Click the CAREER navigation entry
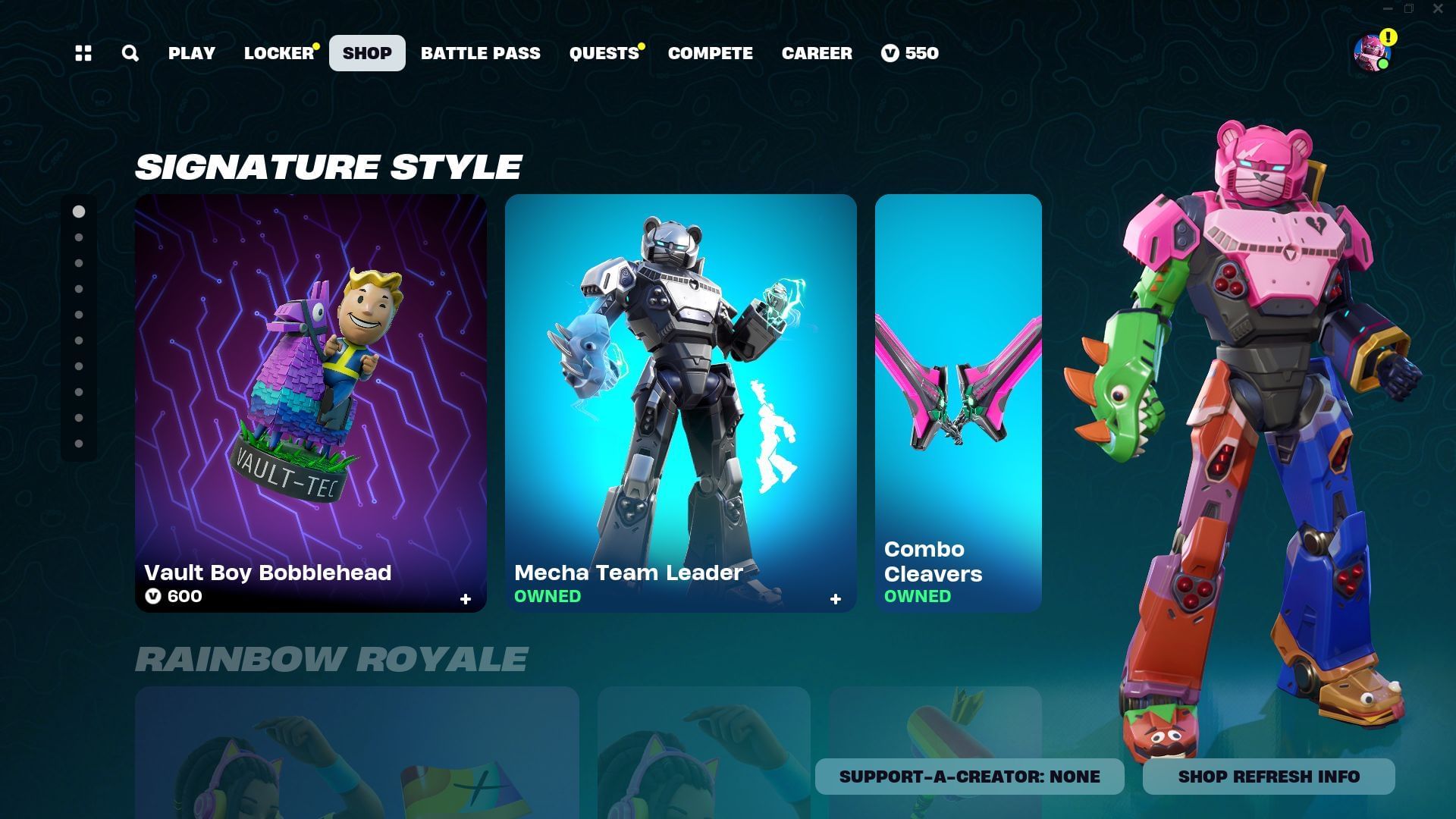Screen dimensions: 1456x819 pyautogui.click(x=817, y=53)
